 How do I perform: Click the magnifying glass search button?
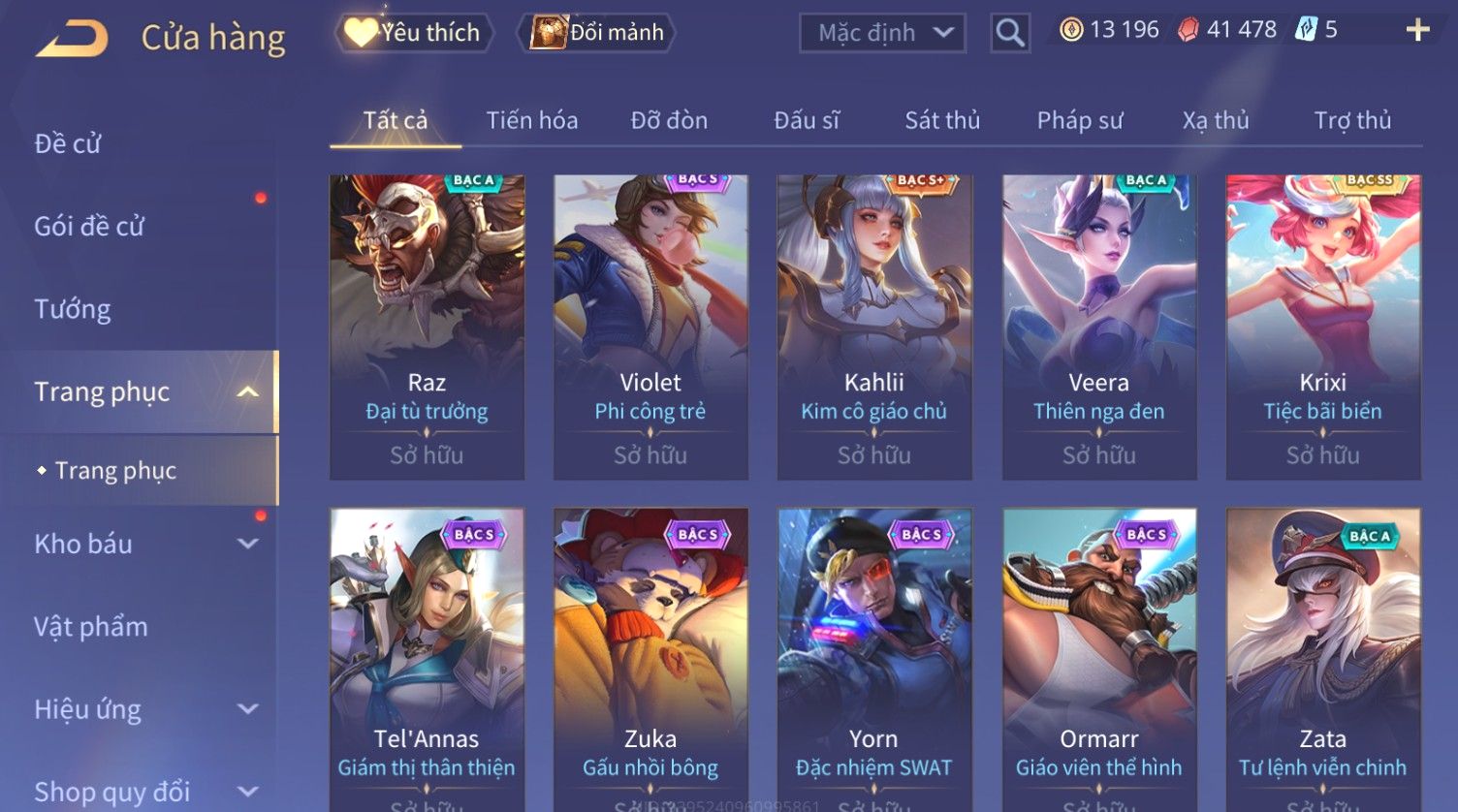click(1009, 33)
